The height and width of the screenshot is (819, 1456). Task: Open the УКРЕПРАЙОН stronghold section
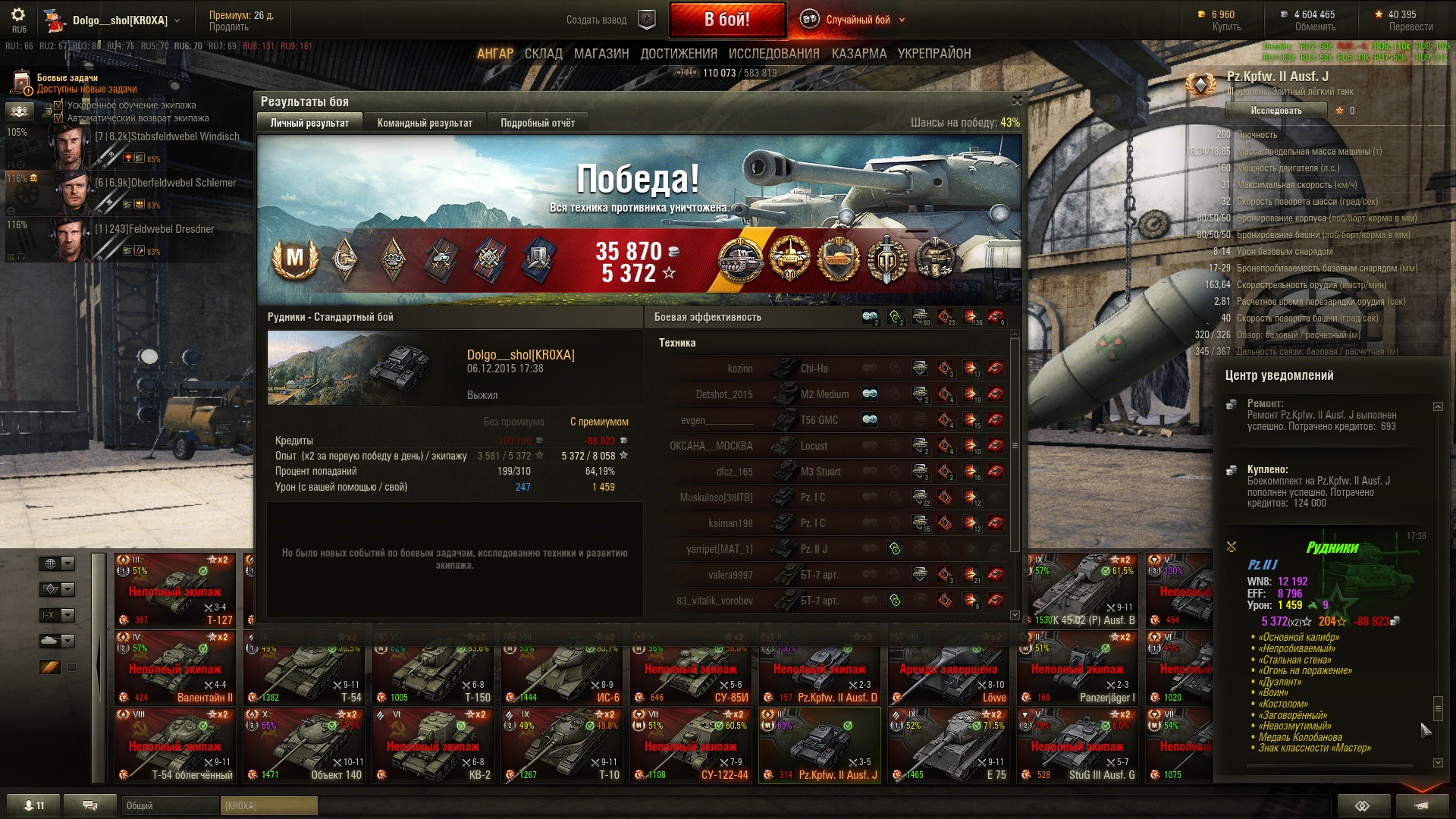click(x=934, y=54)
